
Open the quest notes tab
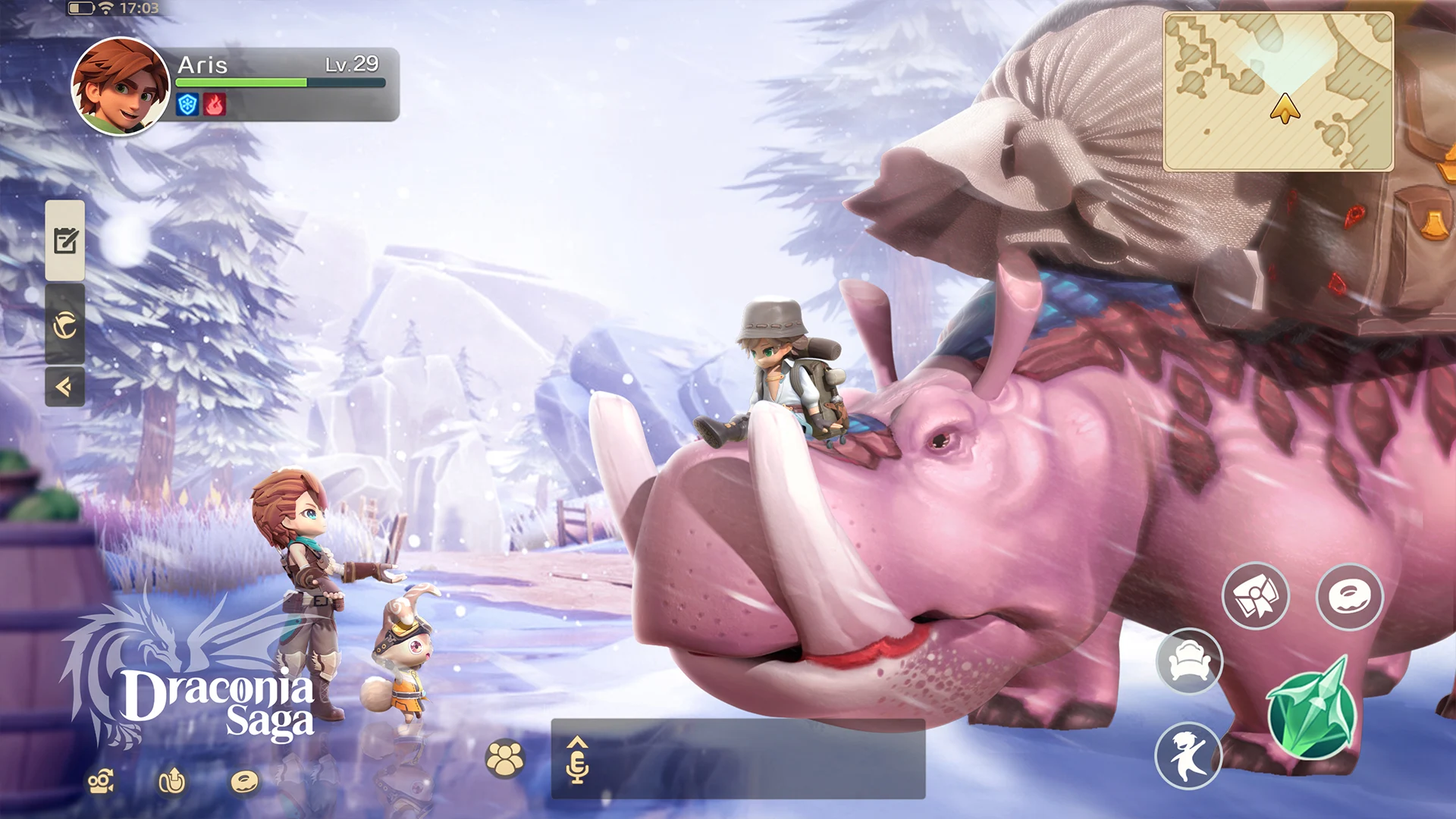(x=65, y=241)
